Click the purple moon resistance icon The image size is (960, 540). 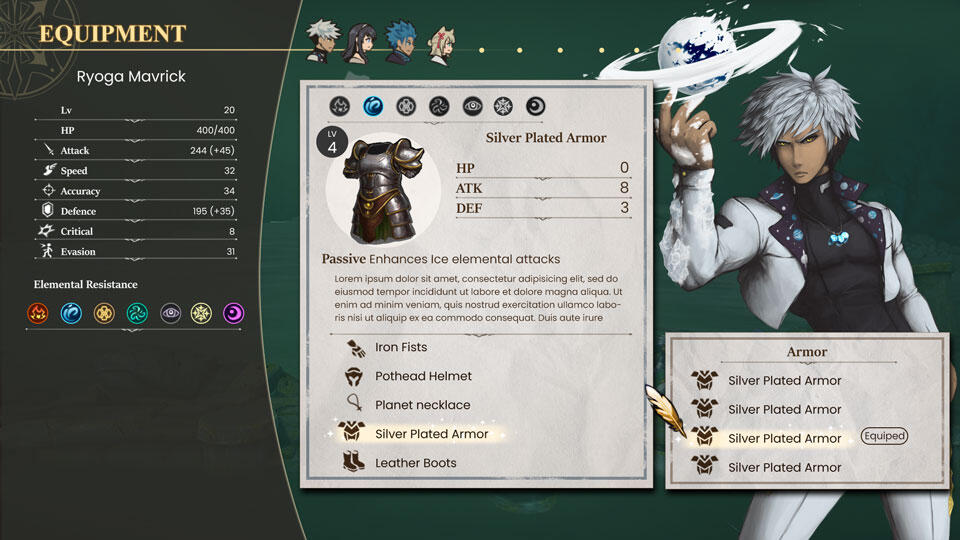pyautogui.click(x=234, y=314)
